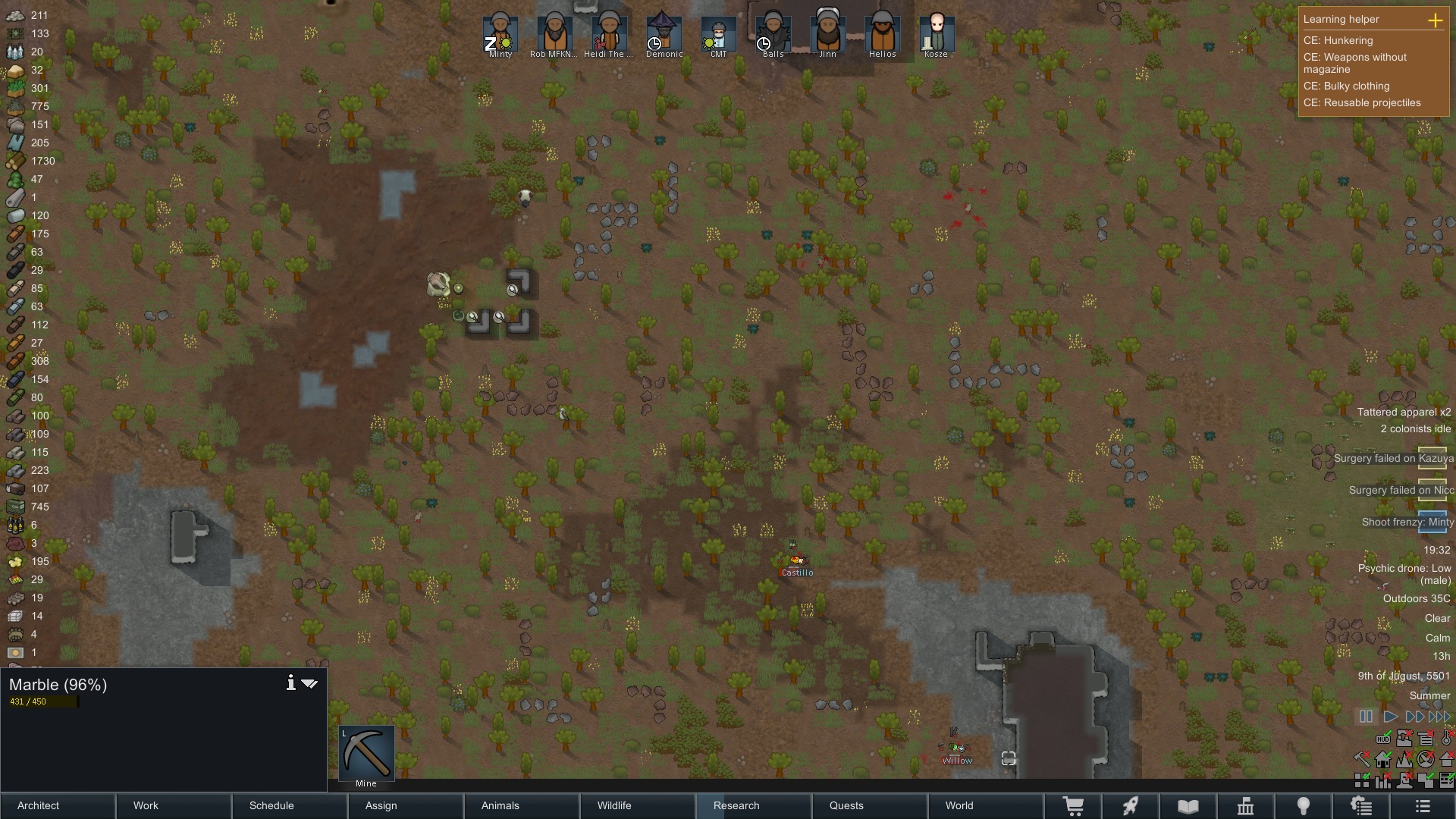Image resolution: width=1456 pixels, height=819 pixels.
Task: Switch to the World map view
Action: coord(985,805)
